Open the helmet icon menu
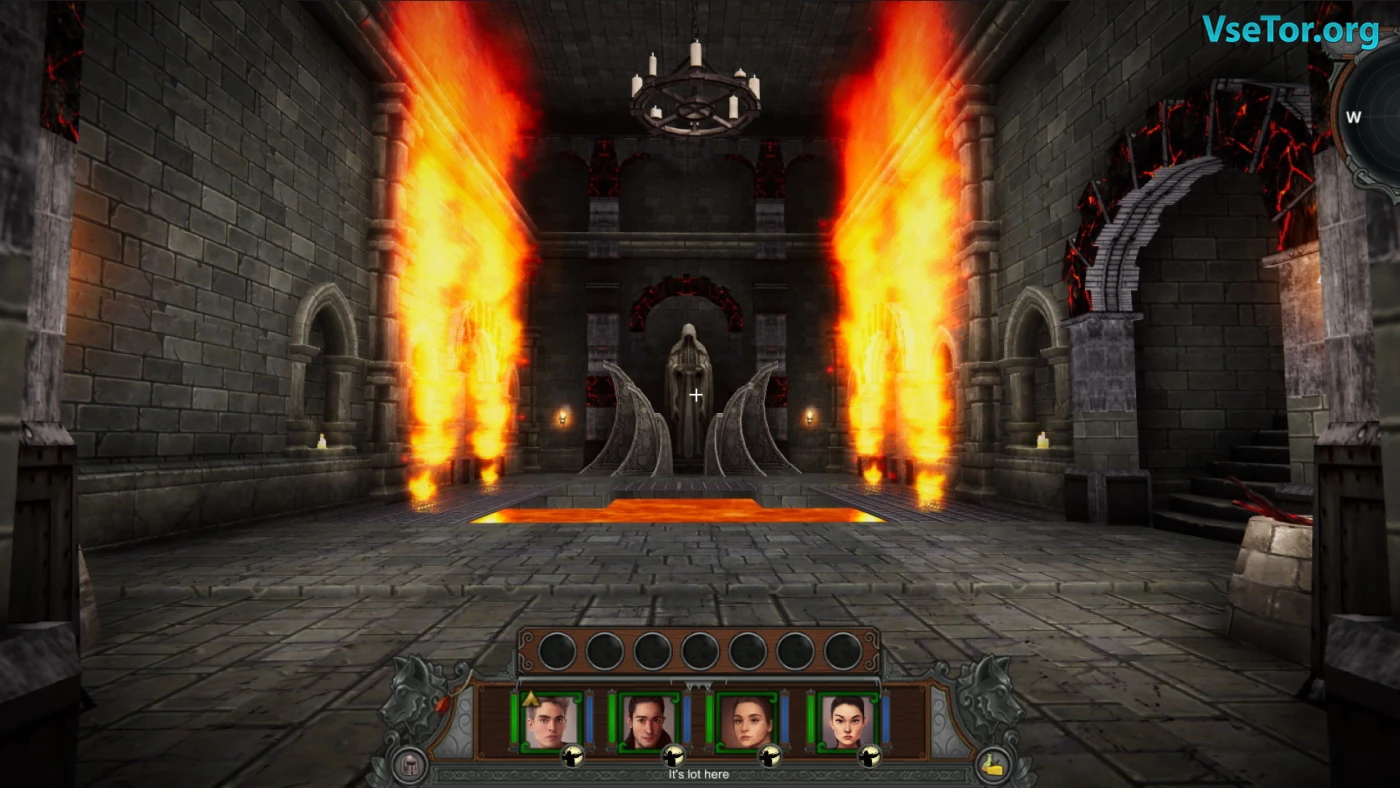Screen dimensions: 1400x788 409,766
